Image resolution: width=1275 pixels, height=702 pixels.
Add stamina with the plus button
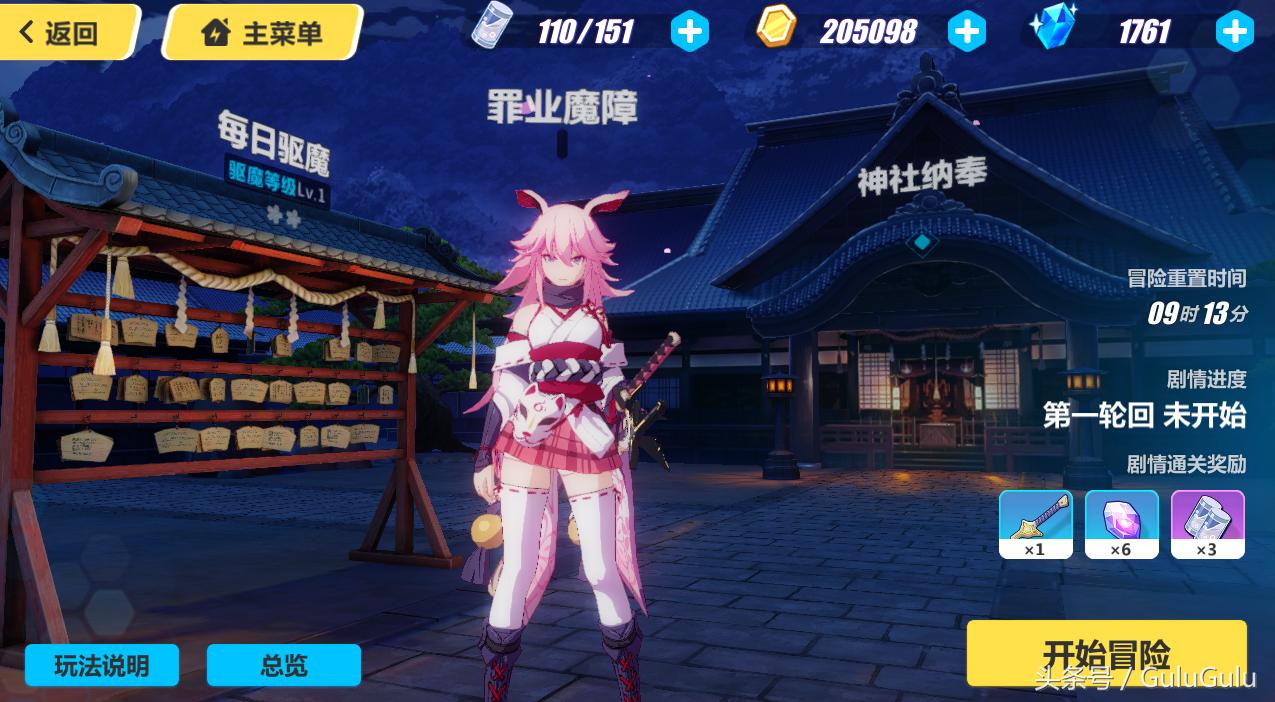click(689, 32)
